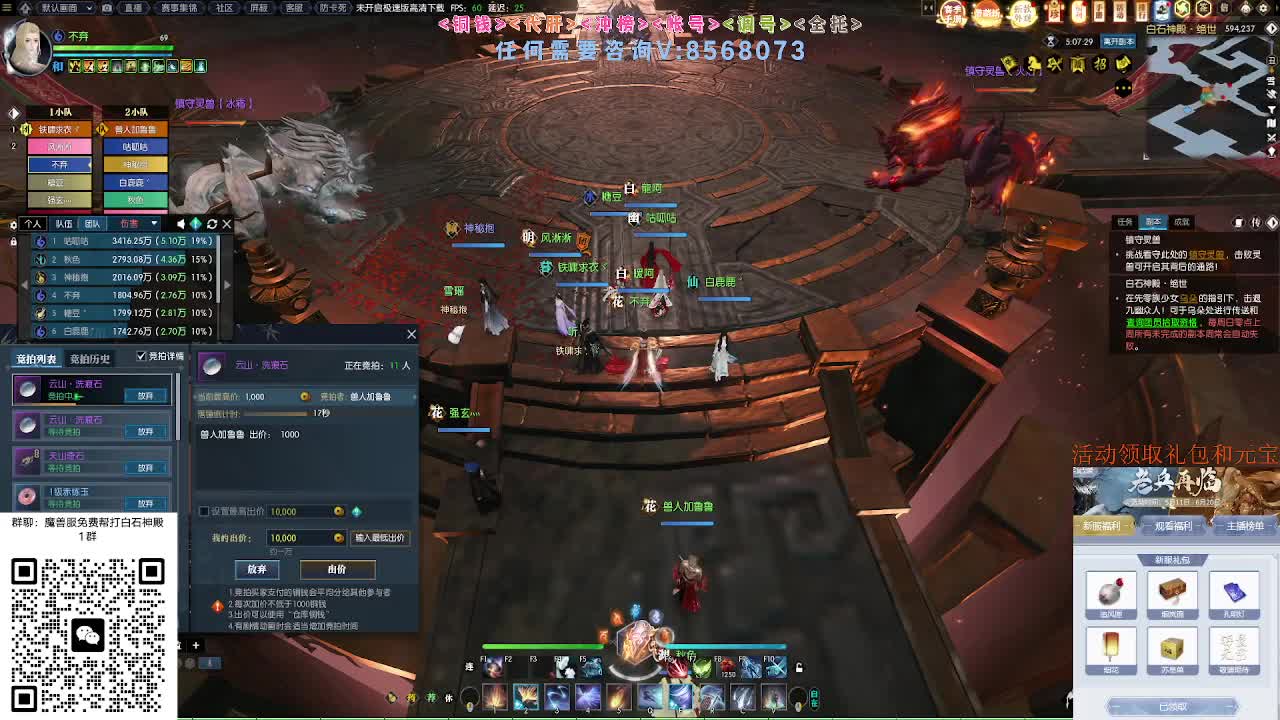1280x720 pixels.
Task: Click the copper coin icon in my bid field
Action: [337, 536]
